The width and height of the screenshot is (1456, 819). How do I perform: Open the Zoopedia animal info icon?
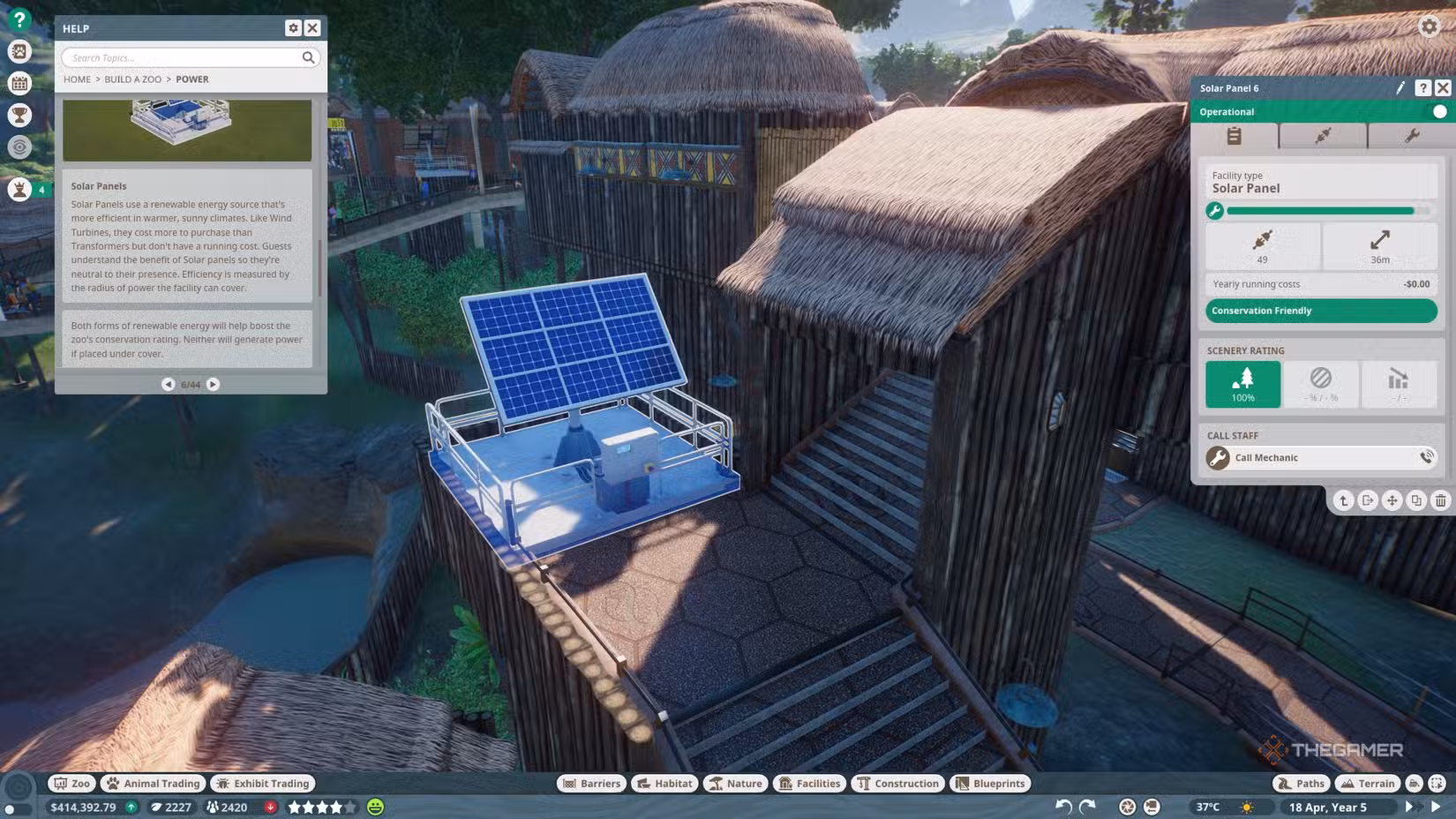pos(19,51)
